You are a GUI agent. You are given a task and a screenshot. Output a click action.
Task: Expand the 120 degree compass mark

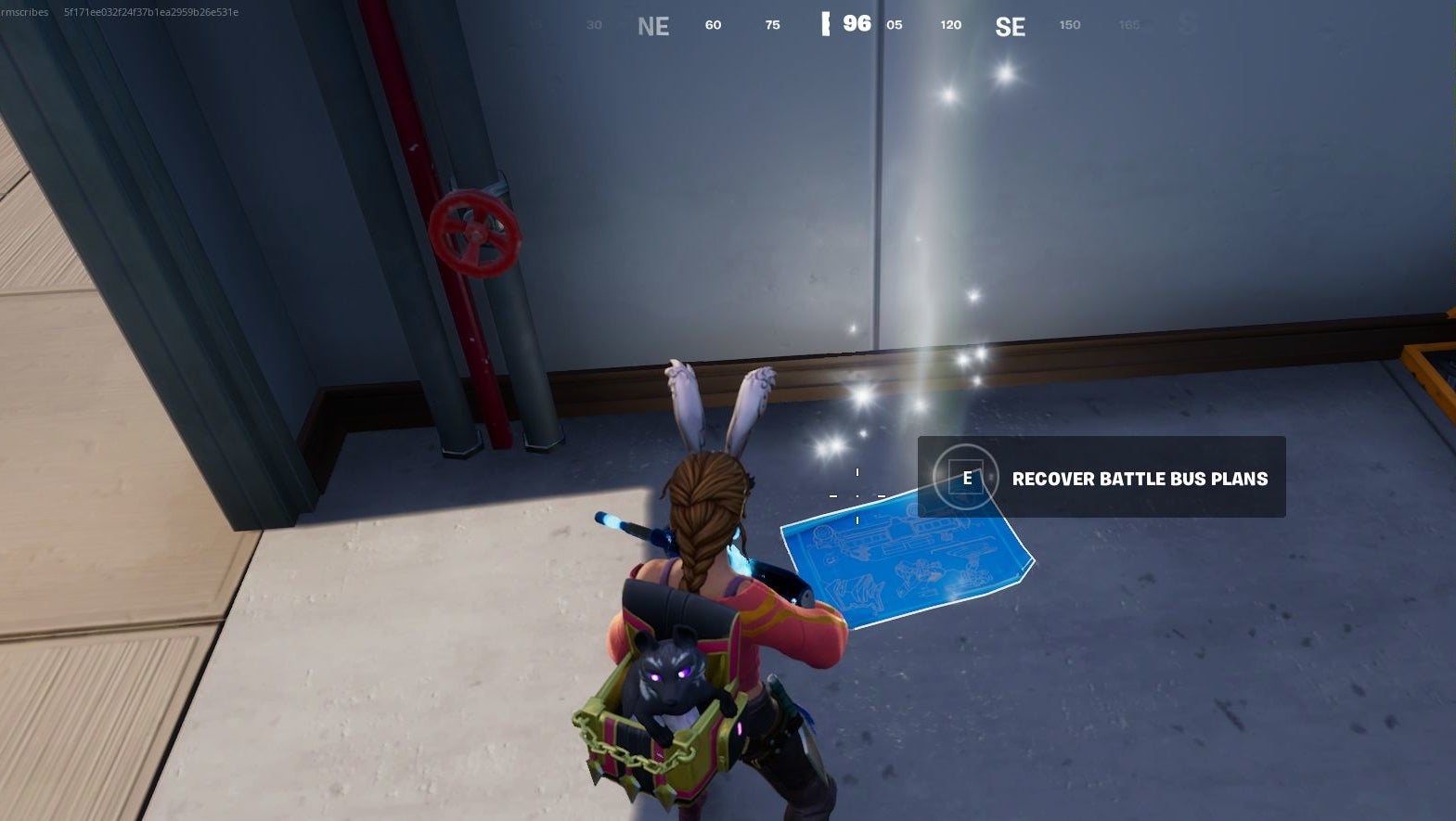(x=949, y=26)
